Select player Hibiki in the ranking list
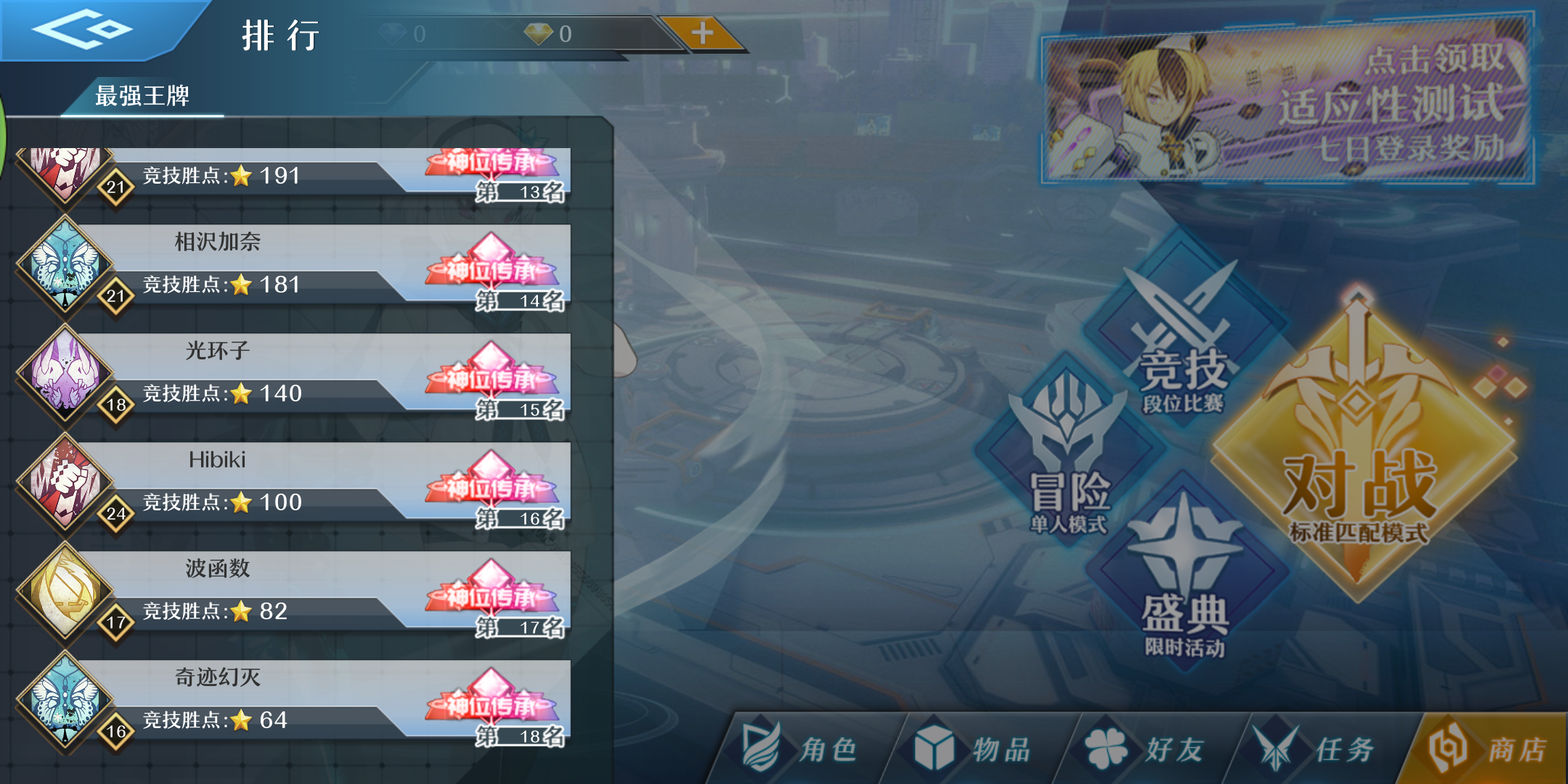The height and width of the screenshot is (784, 1568). [x=290, y=479]
